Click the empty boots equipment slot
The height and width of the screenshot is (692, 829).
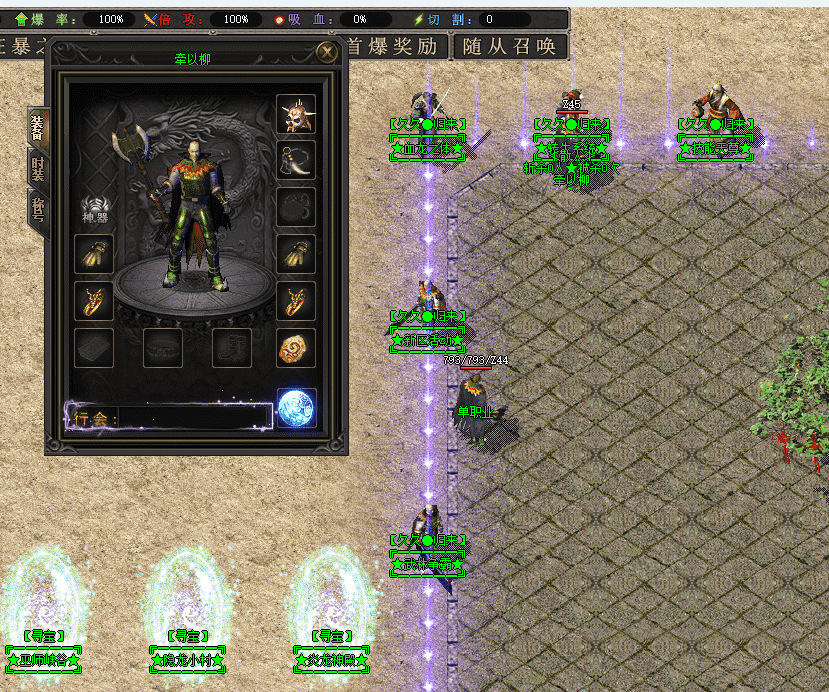click(x=232, y=347)
